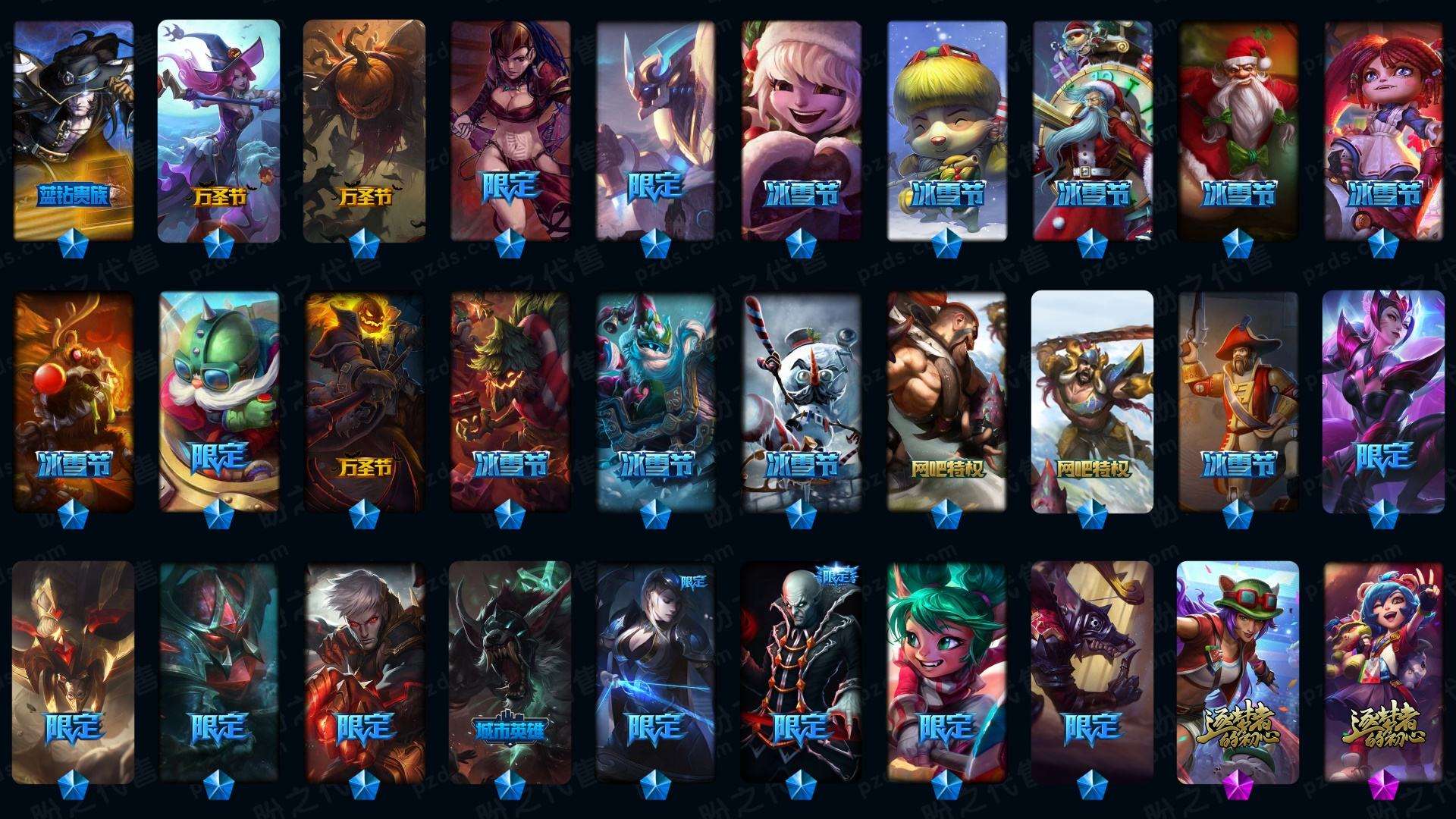Choose the pink-haired witch 万圣节 card
Image resolution: width=1456 pixels, height=819 pixels.
click(218, 129)
